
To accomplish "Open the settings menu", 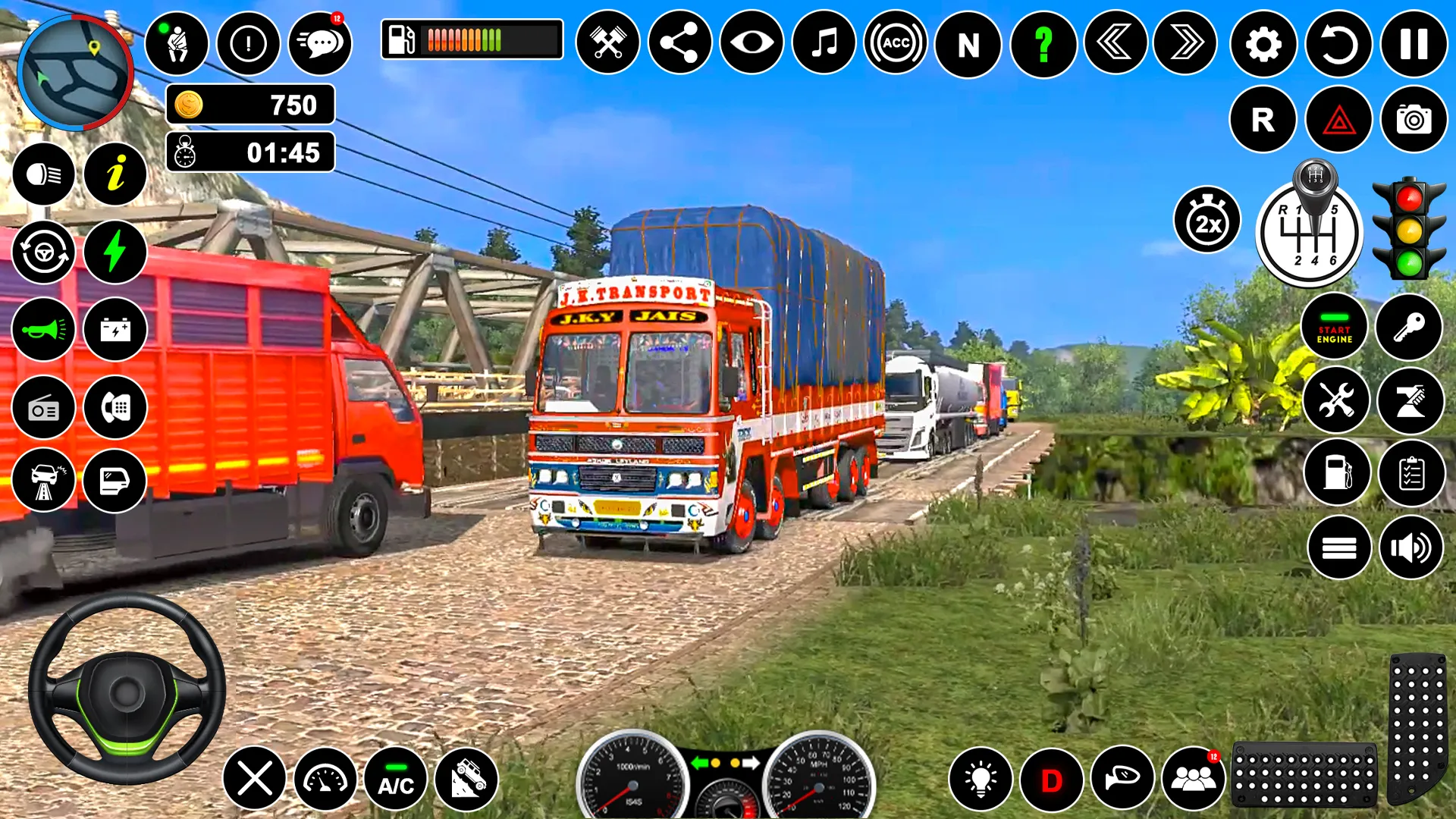I will pyautogui.click(x=1262, y=43).
